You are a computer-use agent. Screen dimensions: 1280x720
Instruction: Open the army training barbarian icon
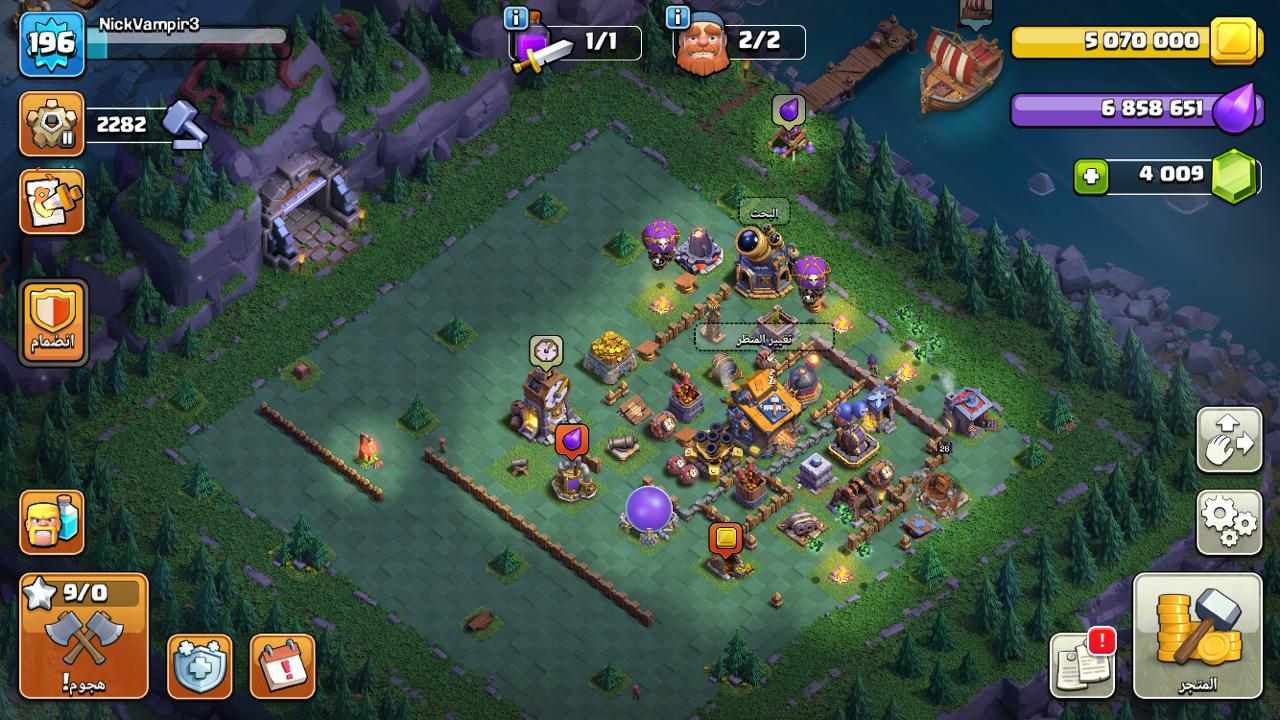tap(51, 522)
